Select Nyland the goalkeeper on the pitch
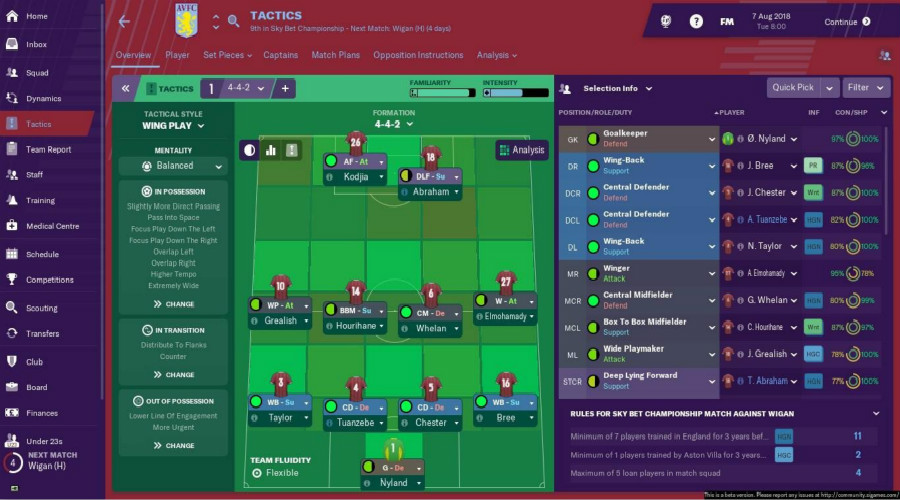900x500 pixels. tap(394, 483)
